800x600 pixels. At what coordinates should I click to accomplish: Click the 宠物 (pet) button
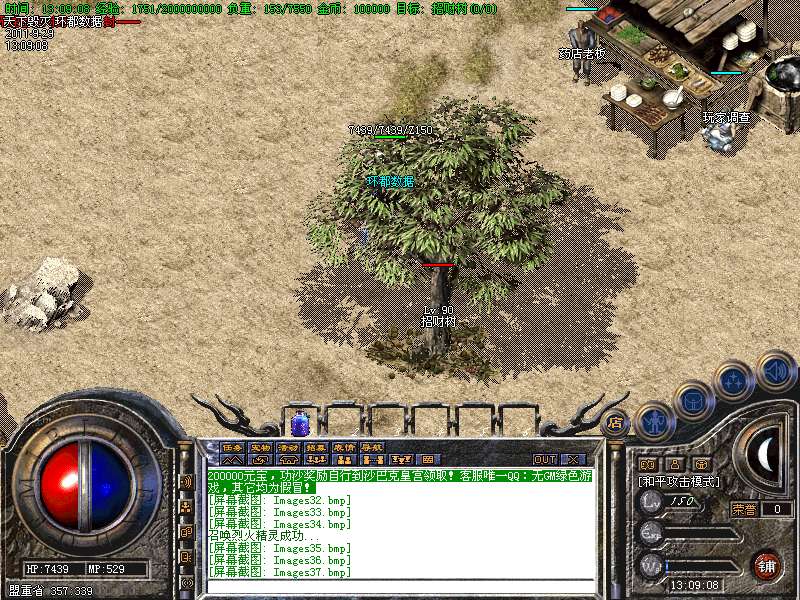click(260, 447)
